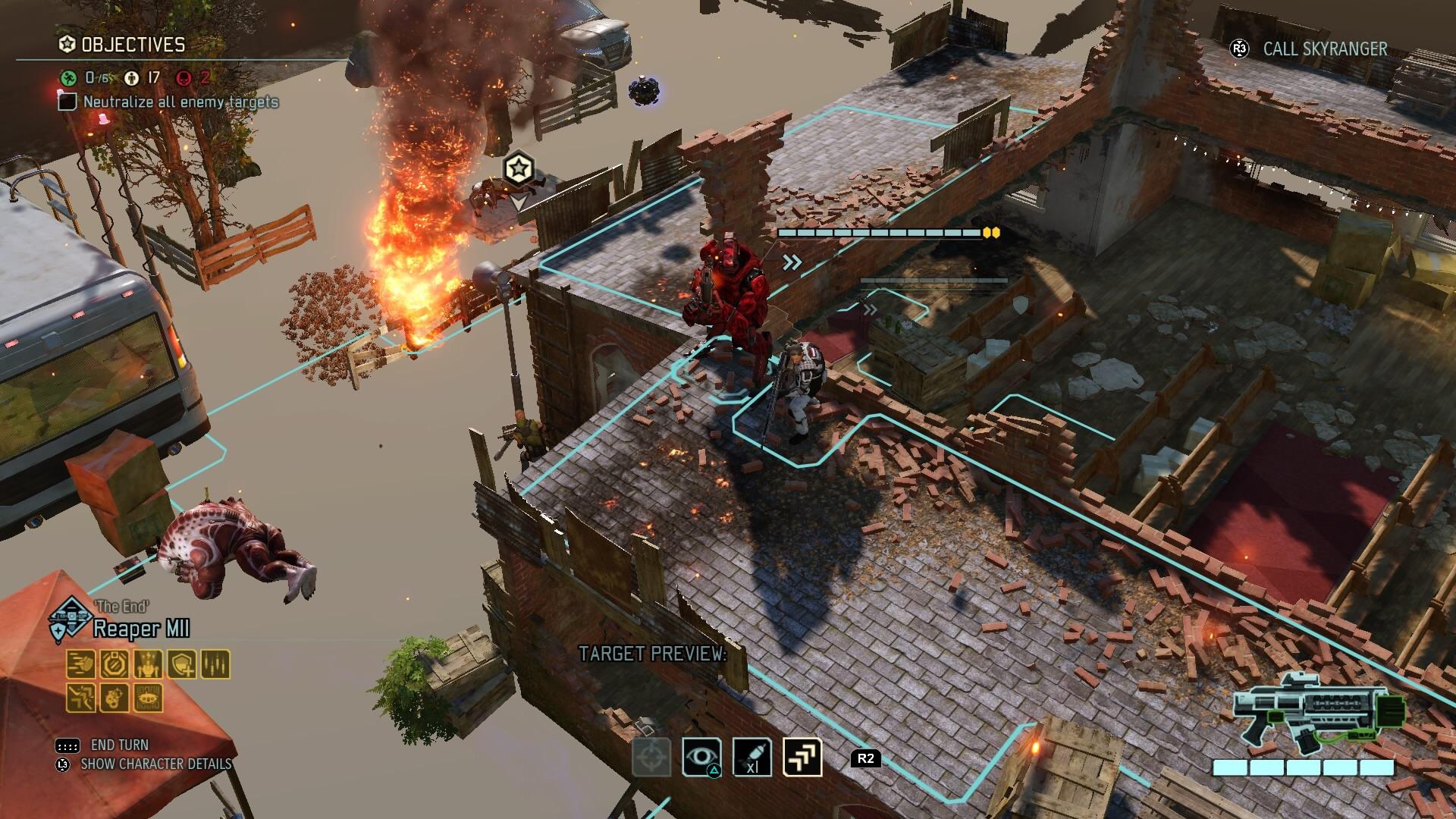
Task: Inspect the exploding skull perk icon
Action: tap(115, 698)
